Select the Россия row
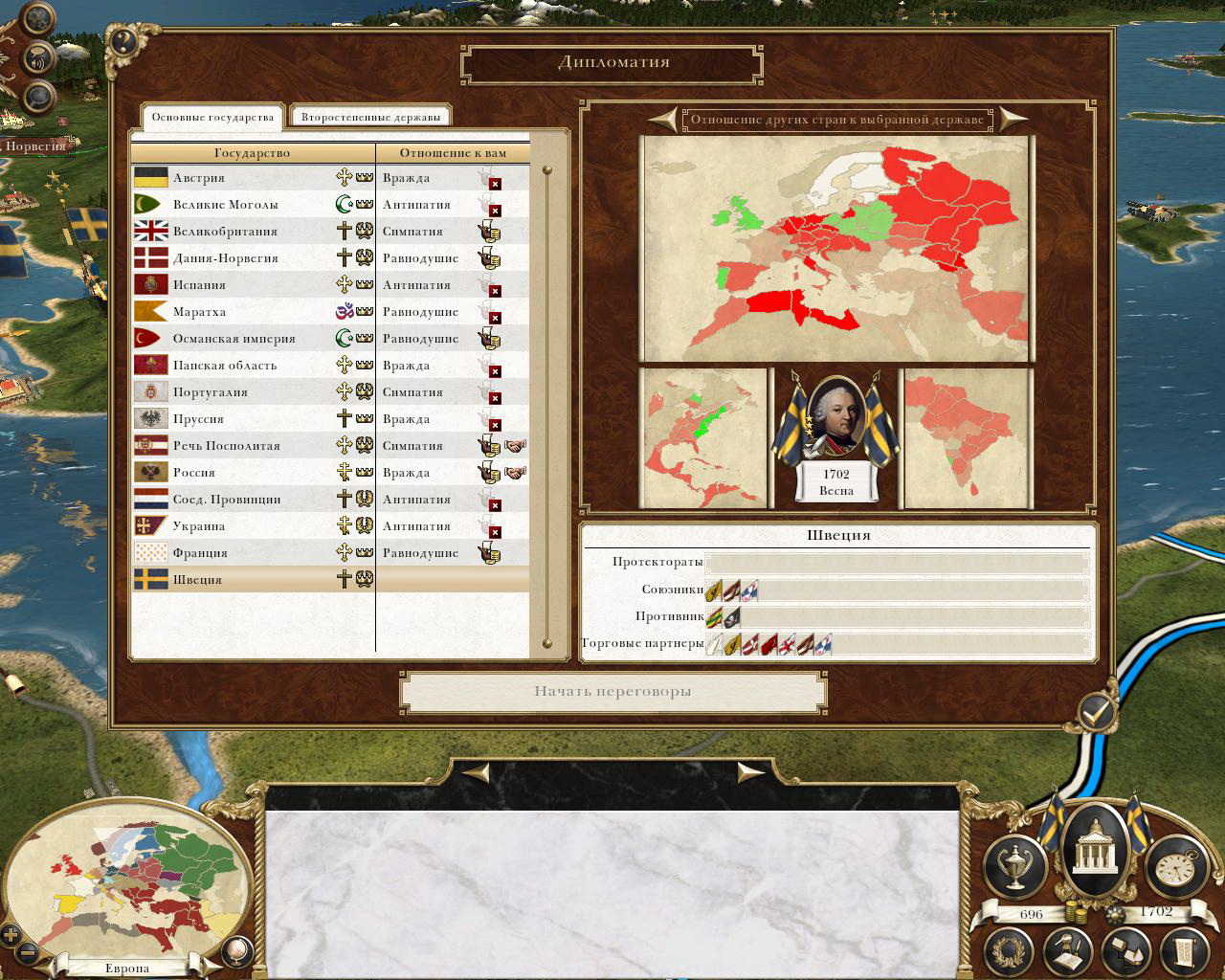 click(x=194, y=473)
